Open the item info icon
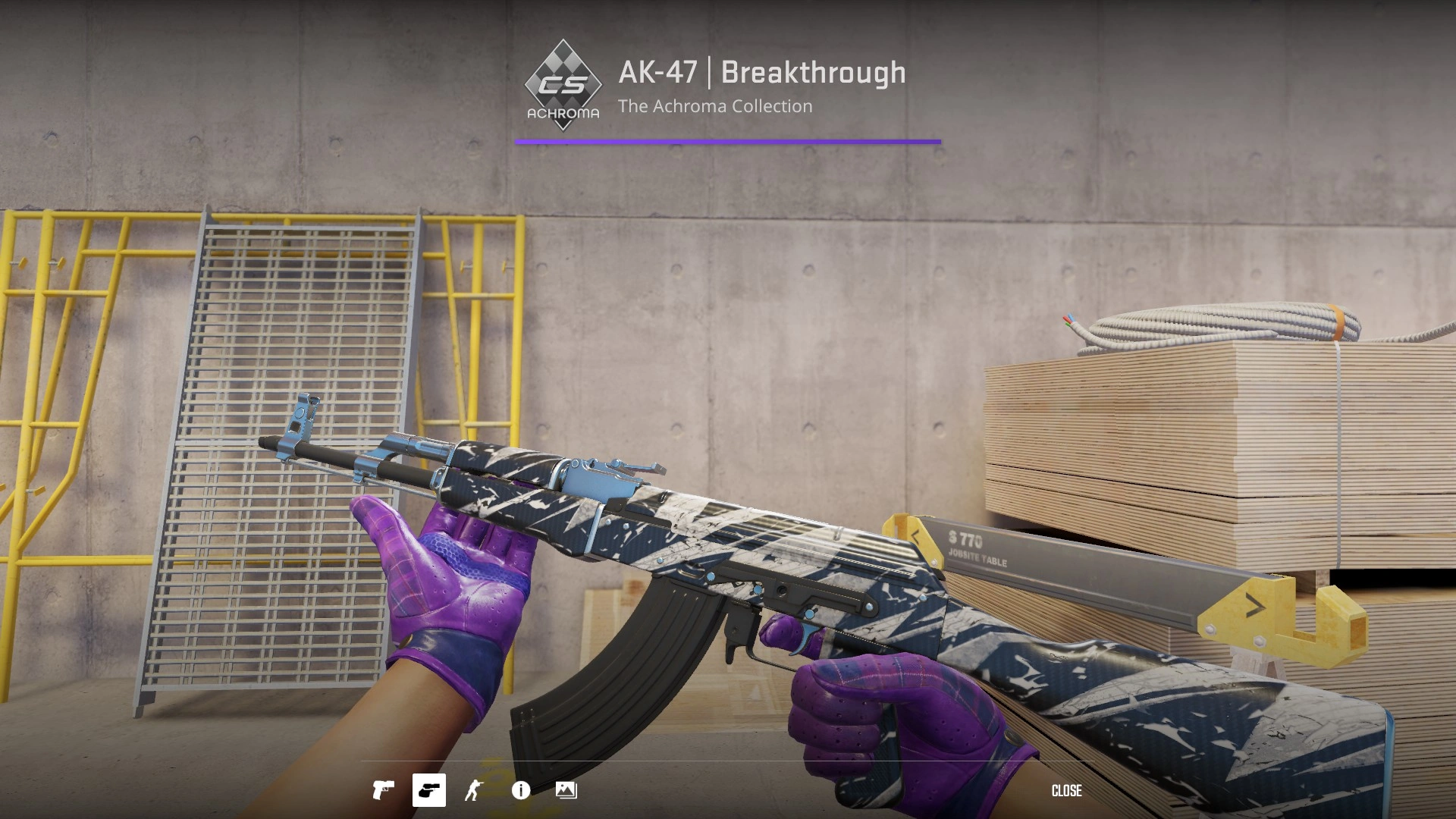This screenshot has height=819, width=1456. click(520, 790)
